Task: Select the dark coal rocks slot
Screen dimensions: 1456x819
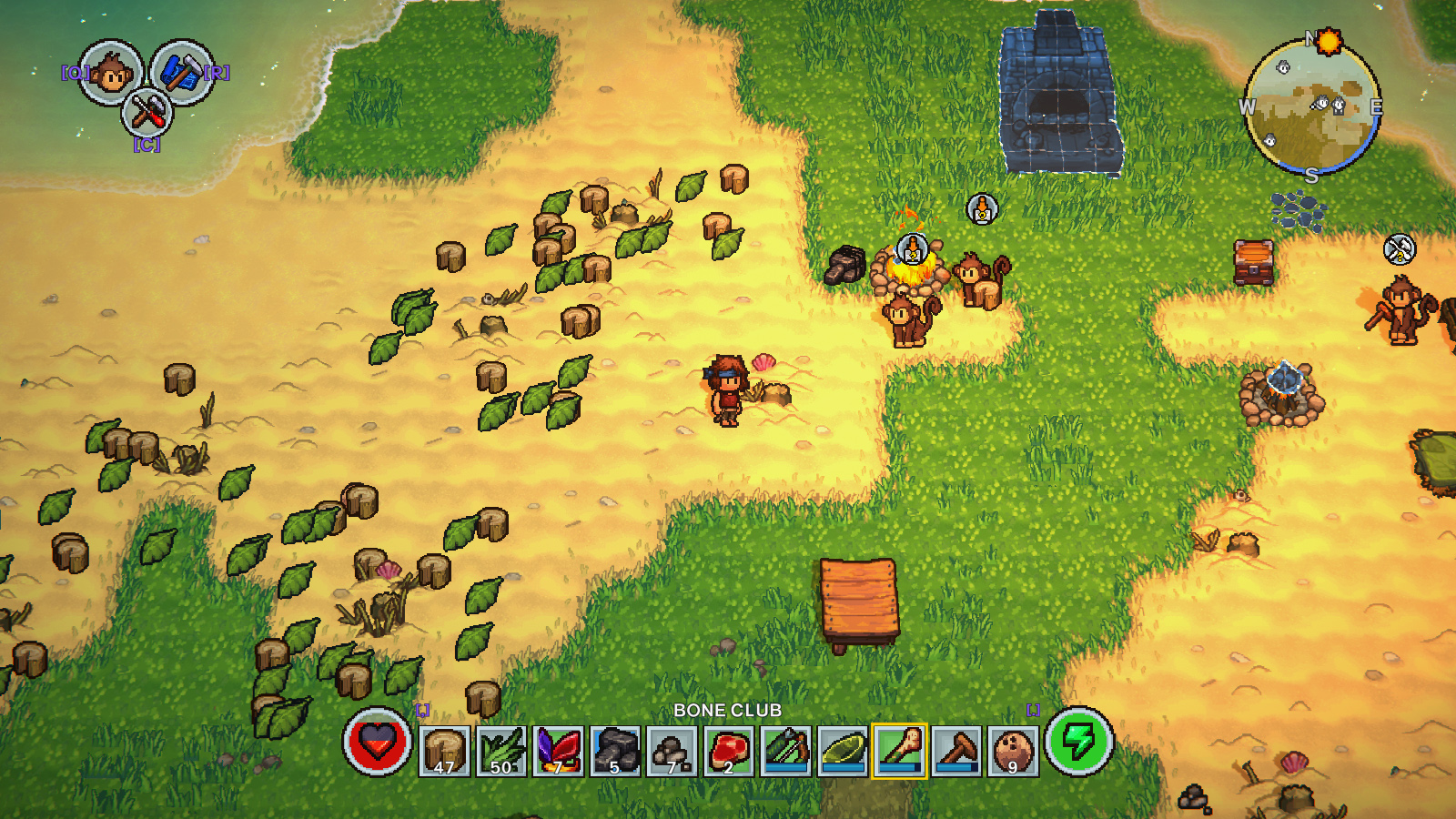Action: click(615, 752)
